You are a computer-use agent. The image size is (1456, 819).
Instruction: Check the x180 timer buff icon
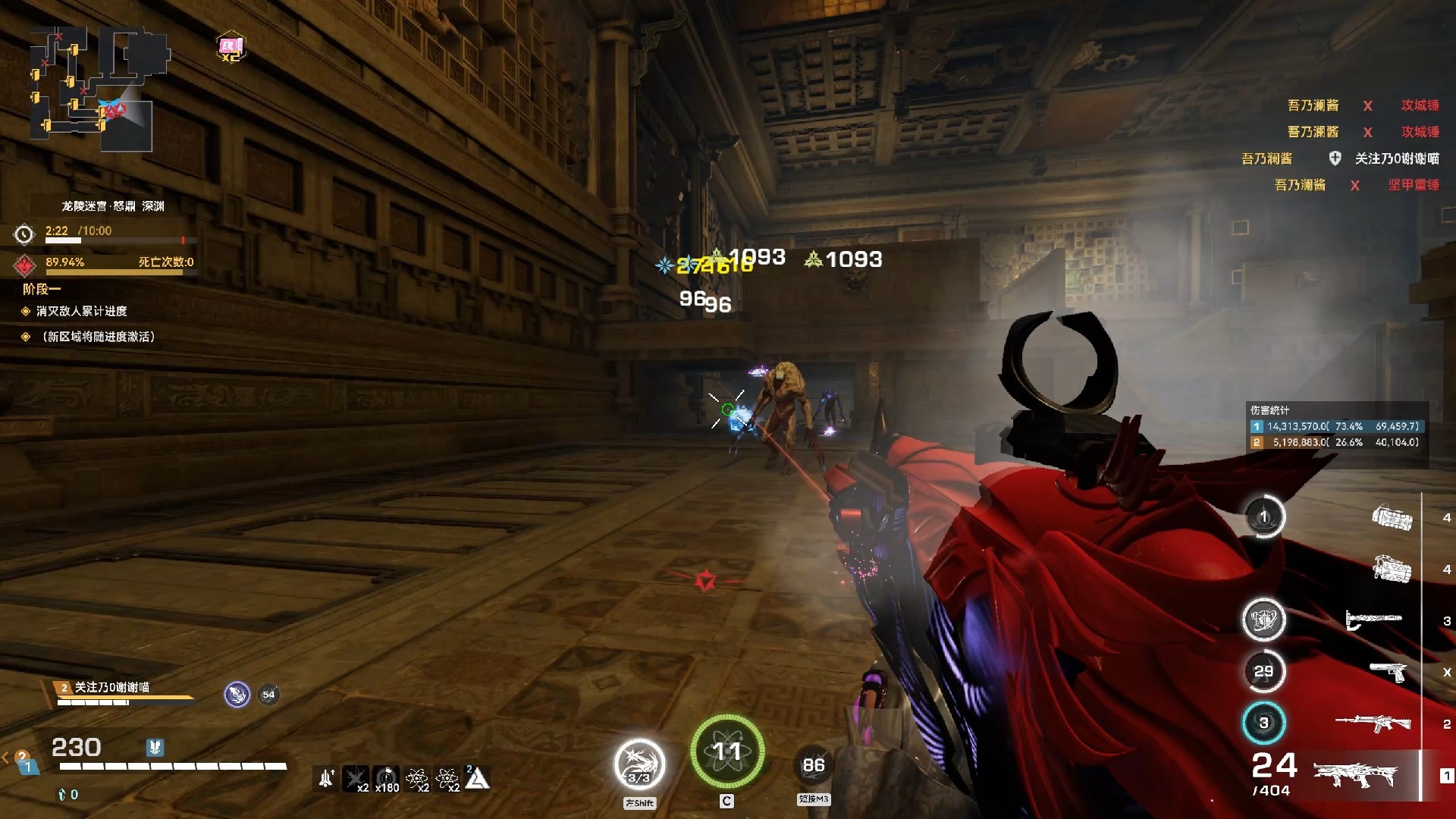(386, 778)
